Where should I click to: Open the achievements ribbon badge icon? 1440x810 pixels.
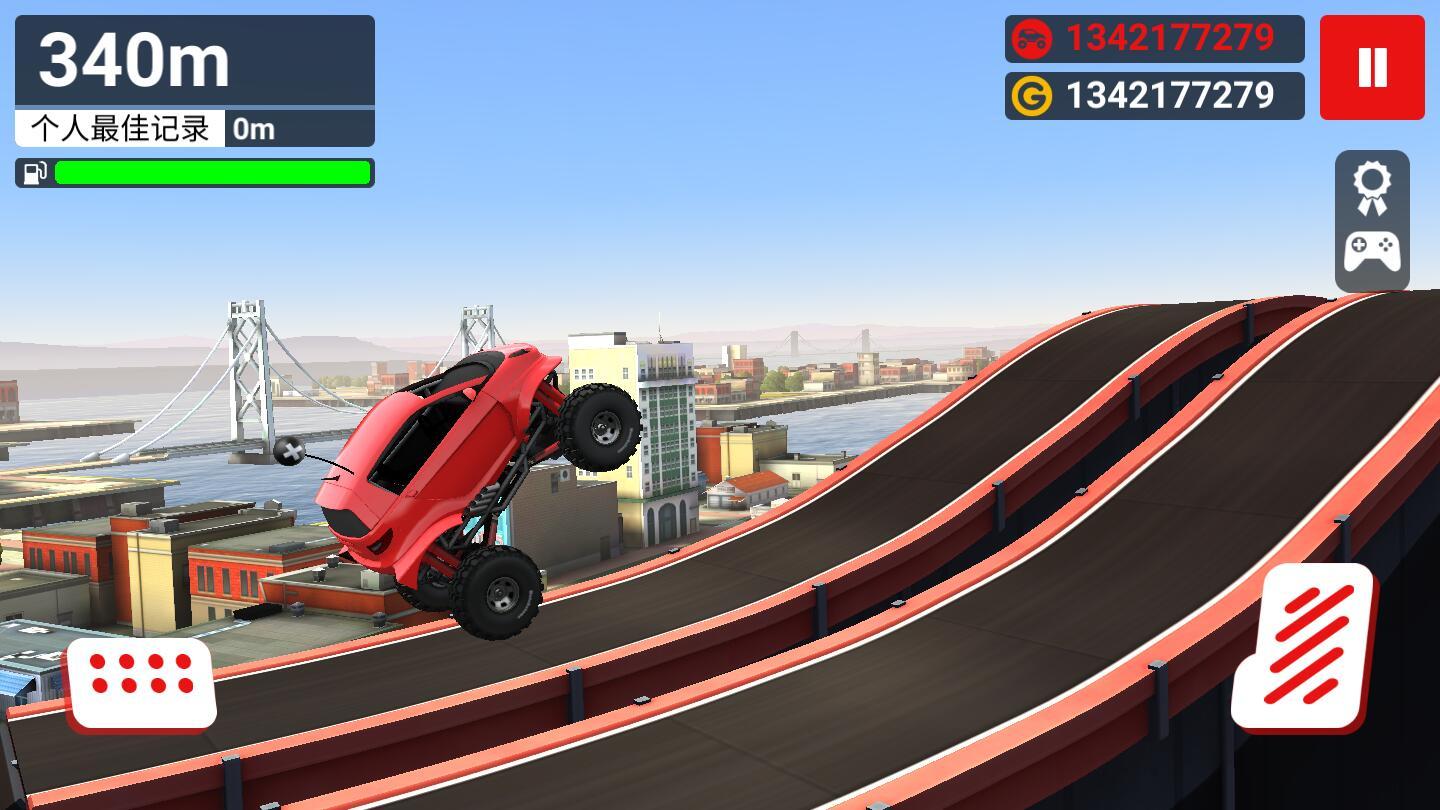pyautogui.click(x=1372, y=188)
